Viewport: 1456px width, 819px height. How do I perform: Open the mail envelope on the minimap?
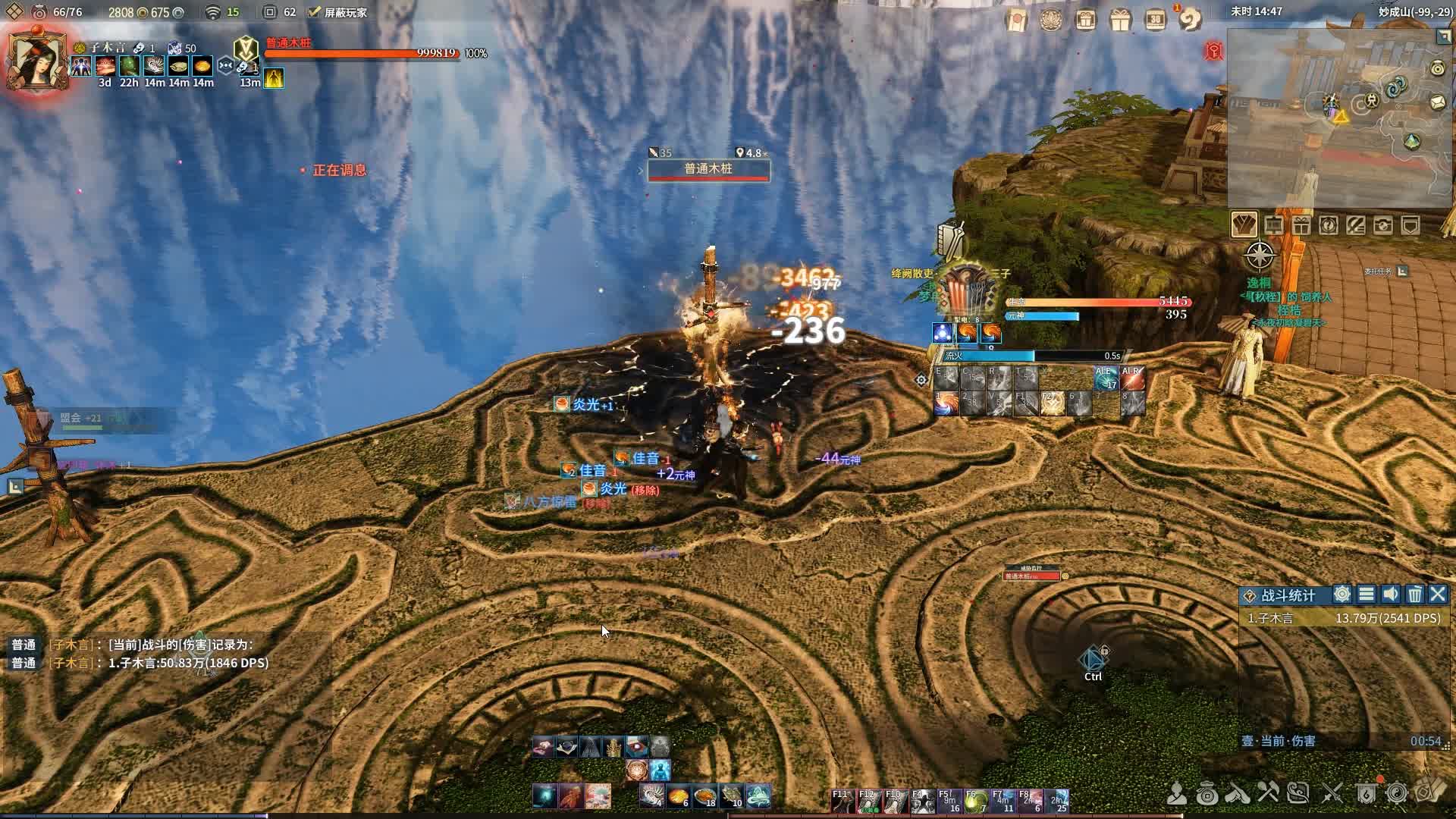point(1438,102)
